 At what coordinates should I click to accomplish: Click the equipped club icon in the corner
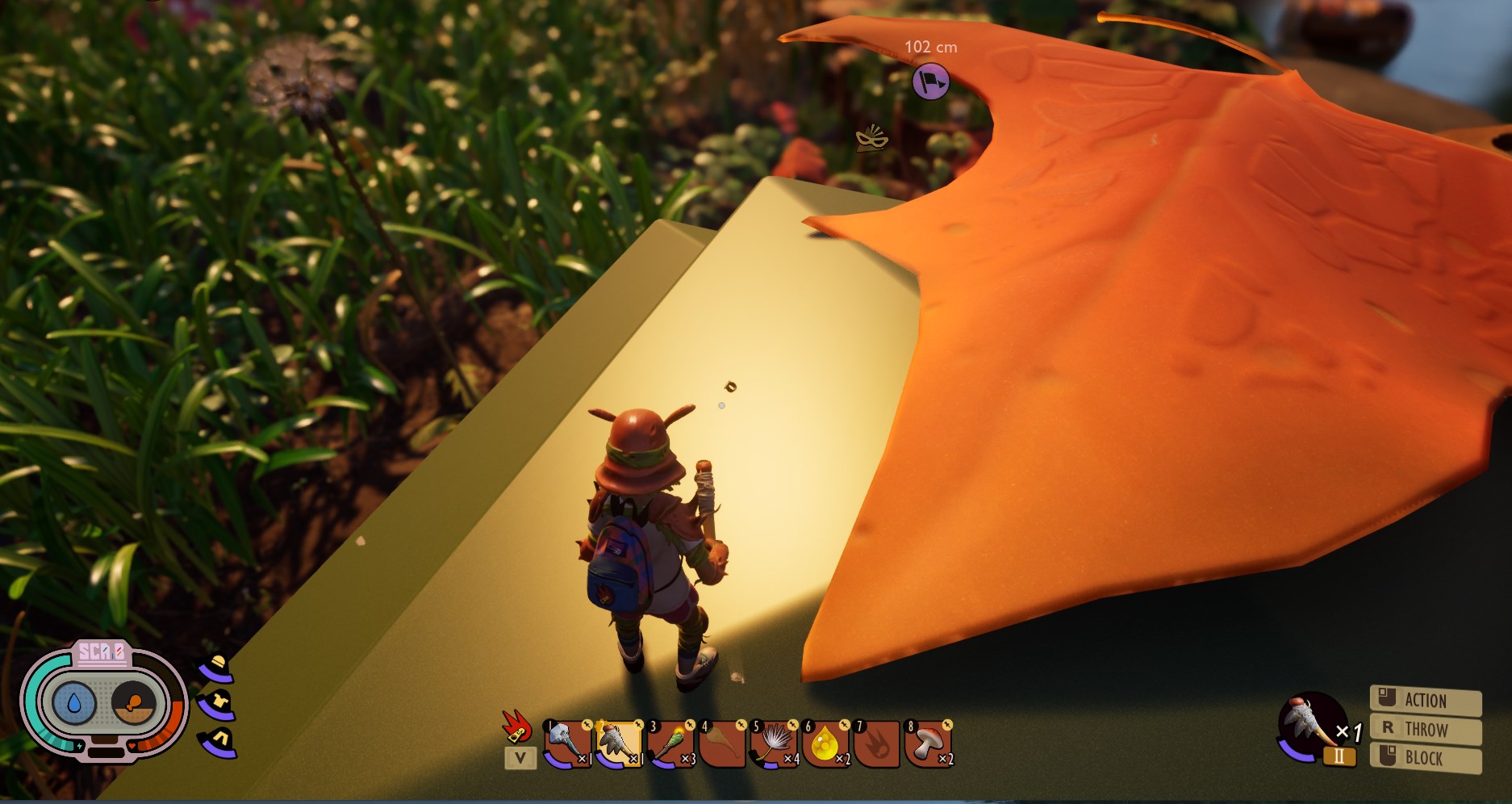click(x=1309, y=722)
